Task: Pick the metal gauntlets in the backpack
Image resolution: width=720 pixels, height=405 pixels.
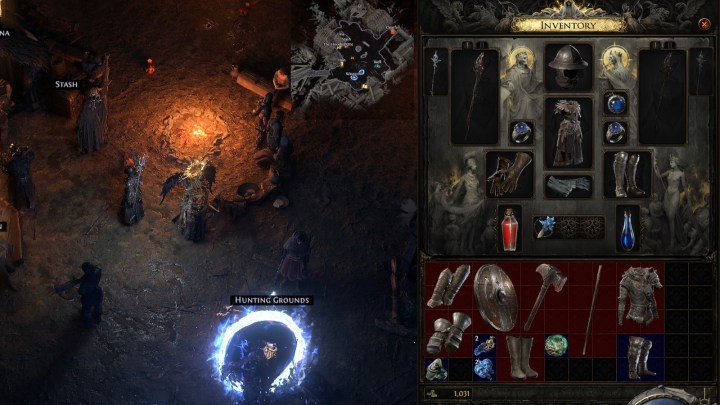Action: 448,332
